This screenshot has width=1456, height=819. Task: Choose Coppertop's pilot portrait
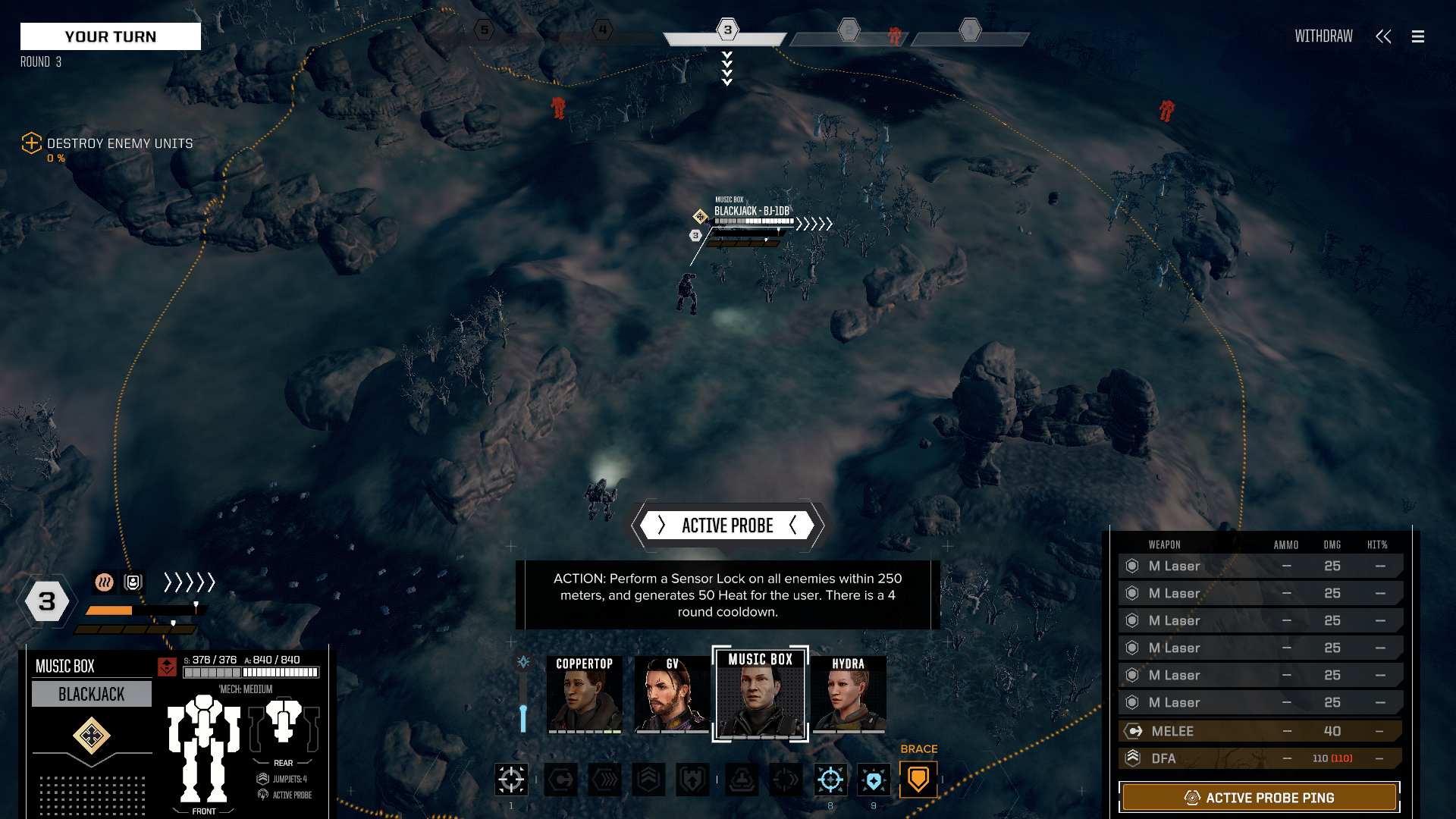coord(585,694)
